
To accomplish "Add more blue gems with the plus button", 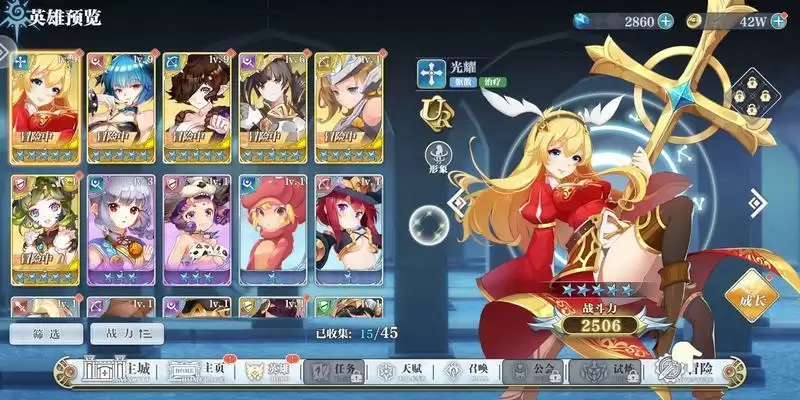I will (x=666, y=21).
